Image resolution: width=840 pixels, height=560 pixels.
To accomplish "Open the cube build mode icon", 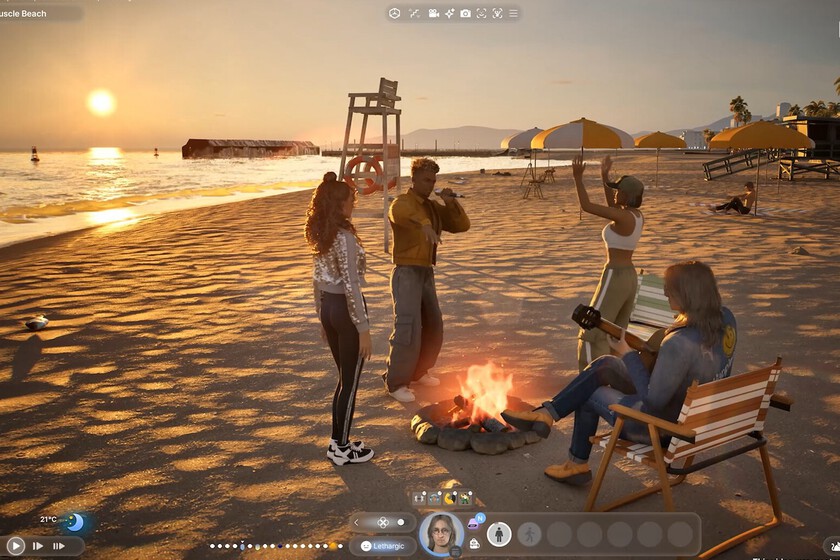I will [x=395, y=13].
